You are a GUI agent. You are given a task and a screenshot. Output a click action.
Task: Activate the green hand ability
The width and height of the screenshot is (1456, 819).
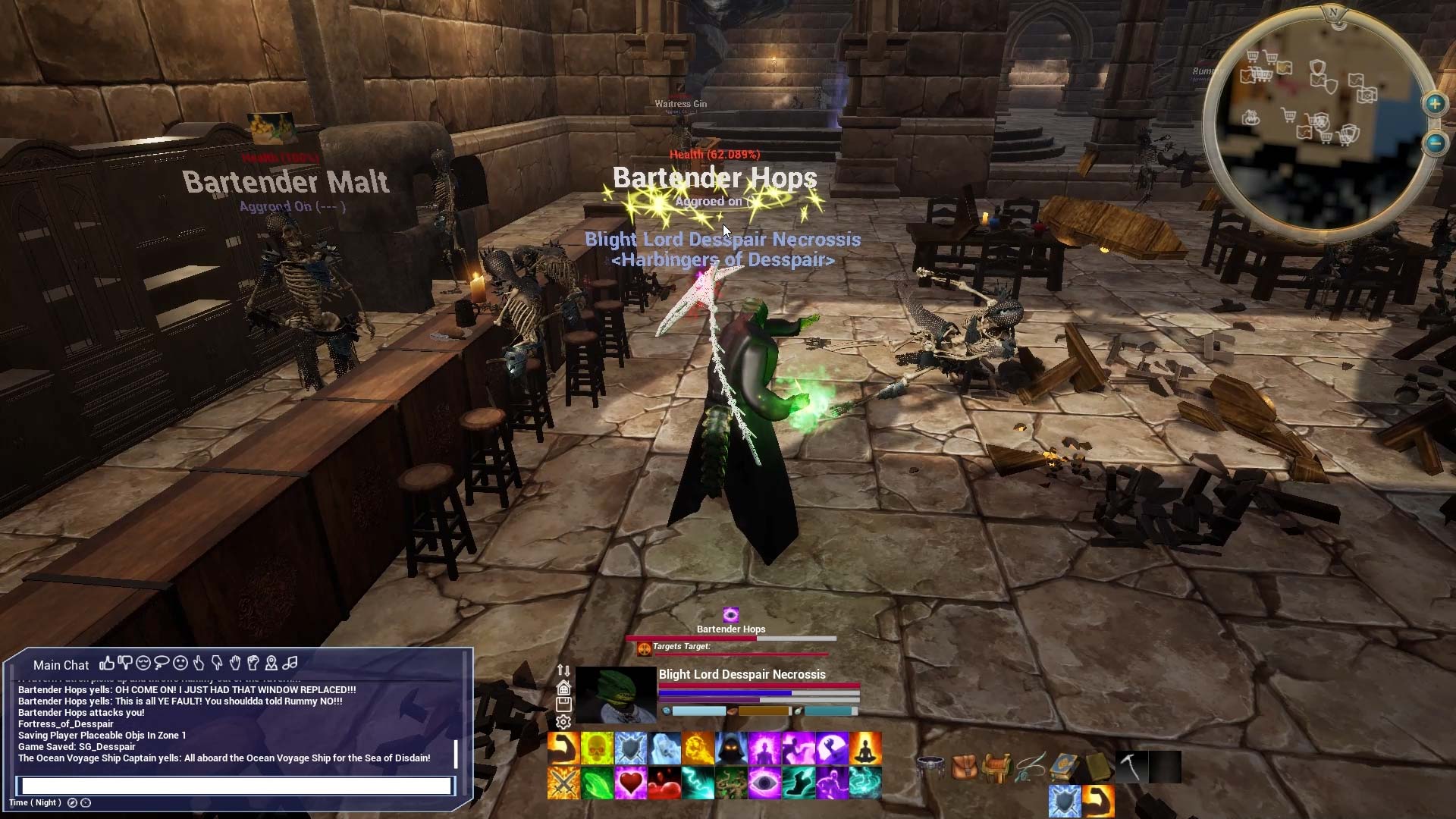597,783
